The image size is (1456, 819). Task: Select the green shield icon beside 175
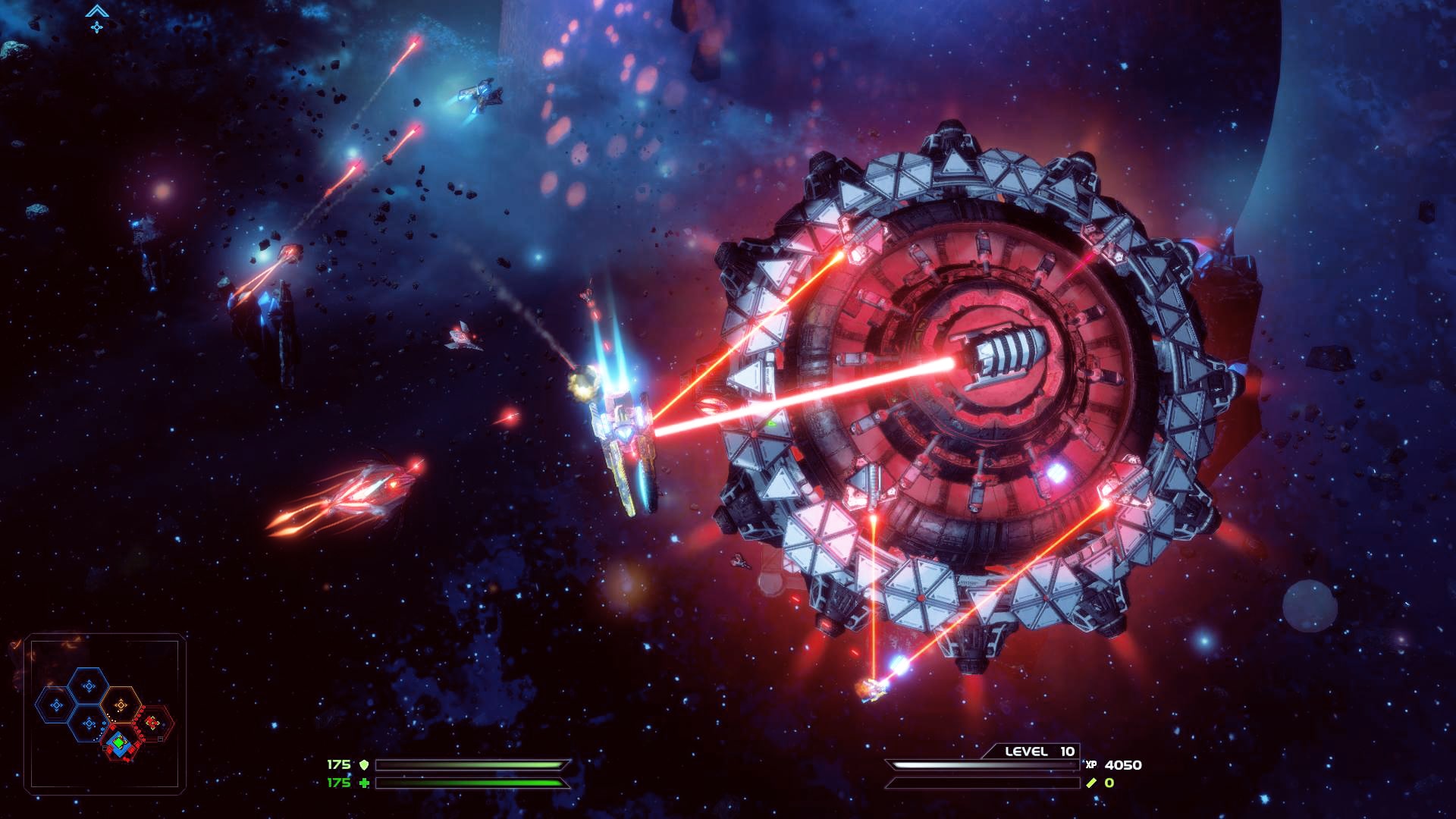(365, 764)
